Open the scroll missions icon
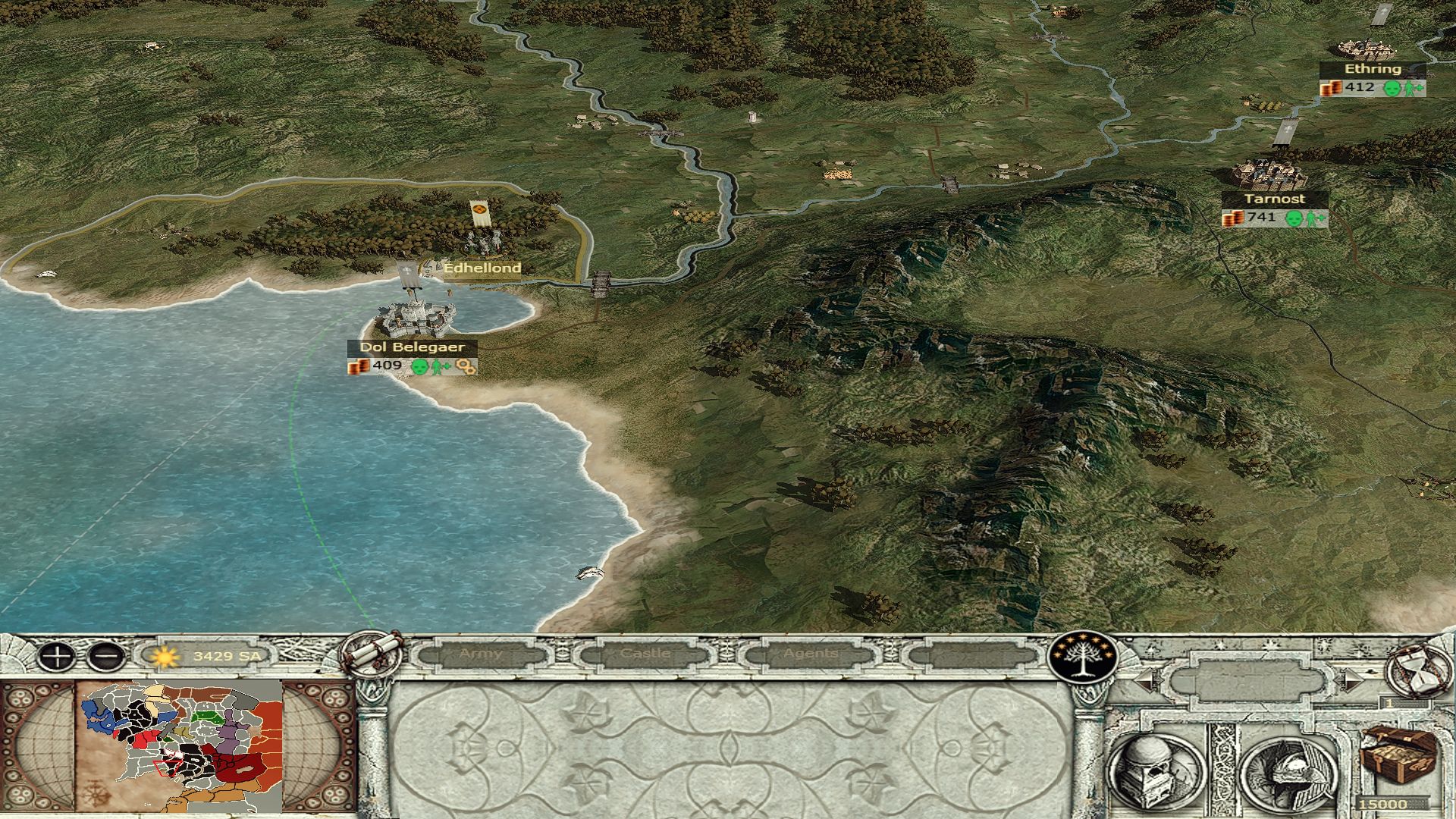The width and height of the screenshot is (1456, 819). pyautogui.click(x=372, y=653)
